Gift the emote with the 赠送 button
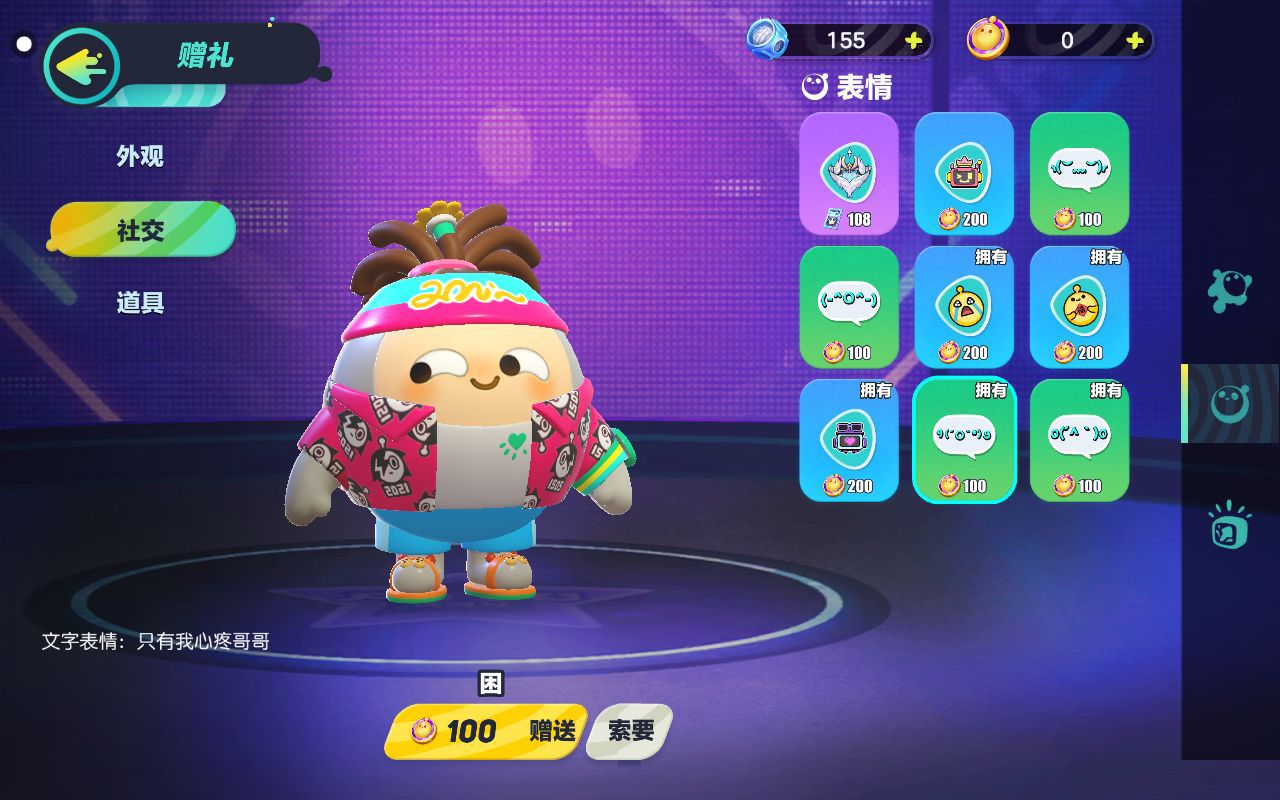The image size is (1280, 800). tap(486, 731)
